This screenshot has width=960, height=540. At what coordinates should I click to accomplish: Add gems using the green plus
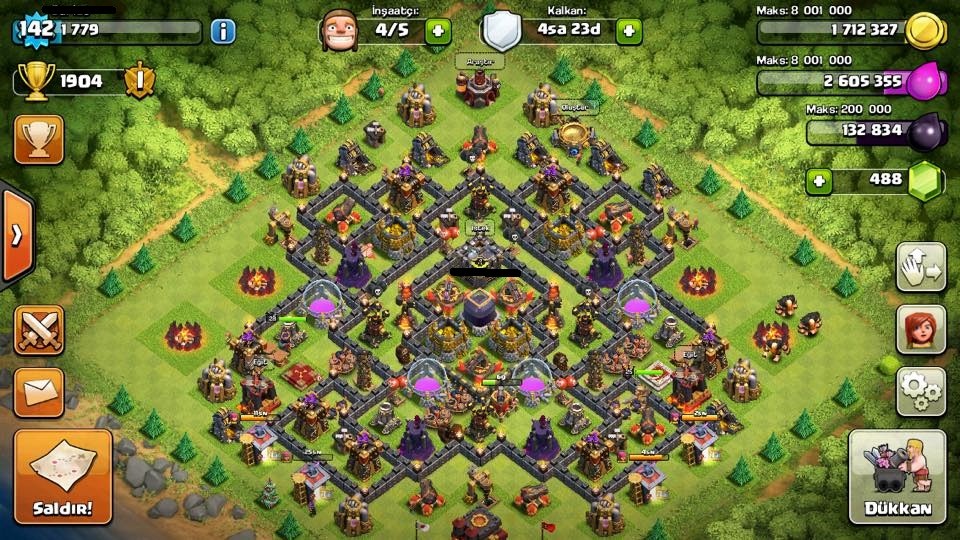(x=820, y=181)
